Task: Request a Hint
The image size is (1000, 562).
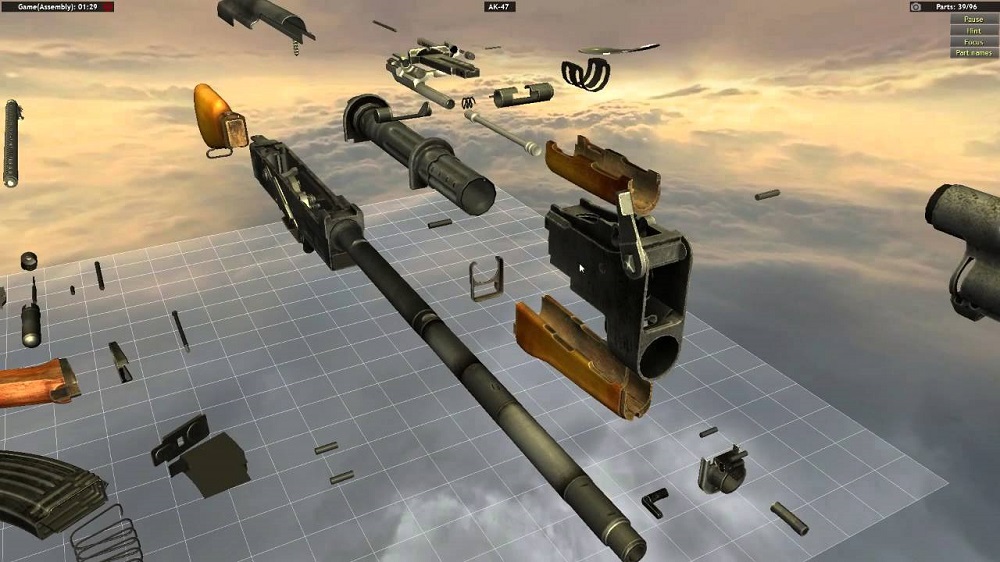Action: (x=973, y=31)
